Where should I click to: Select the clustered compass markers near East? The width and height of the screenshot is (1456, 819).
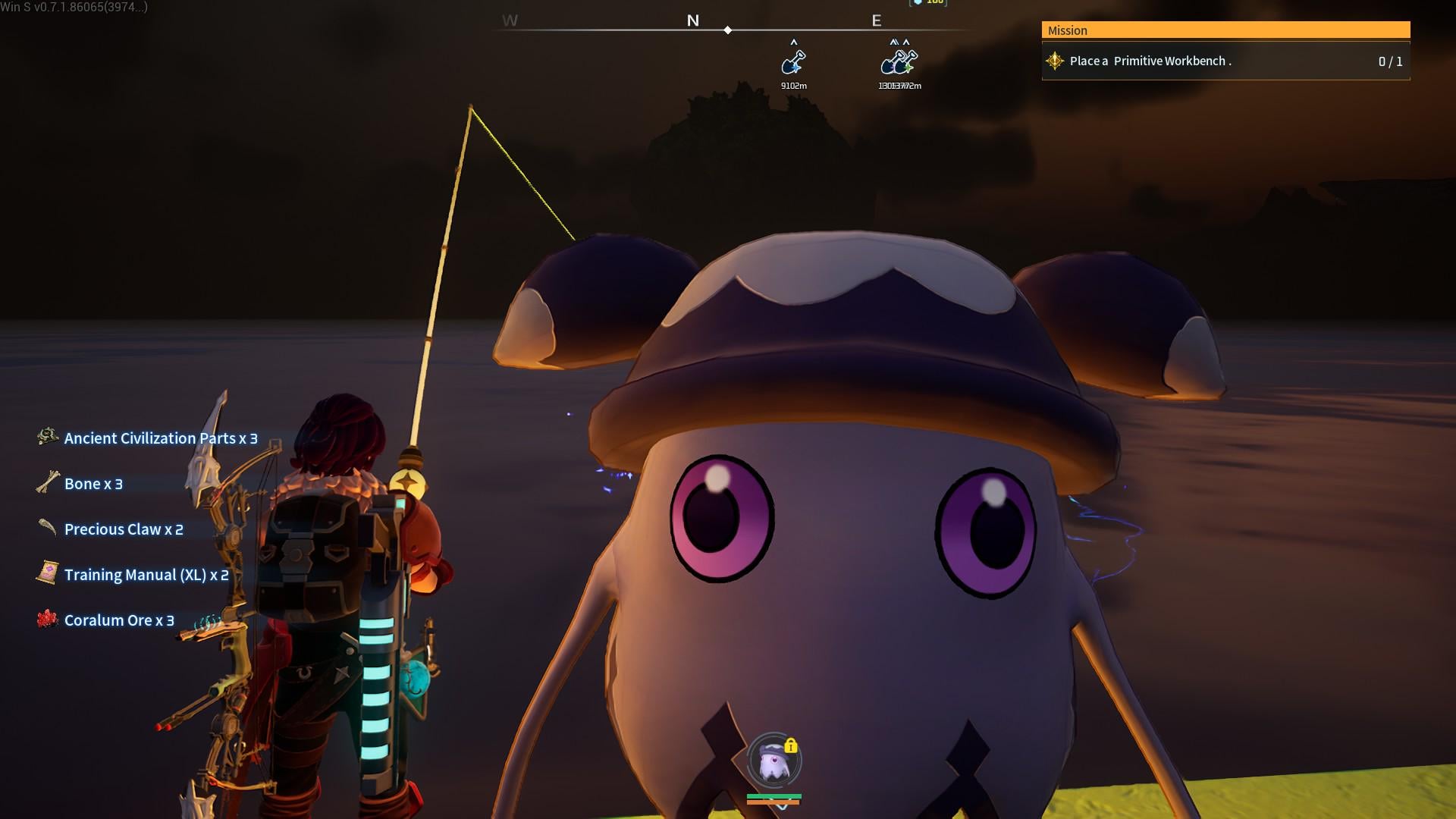click(x=899, y=62)
